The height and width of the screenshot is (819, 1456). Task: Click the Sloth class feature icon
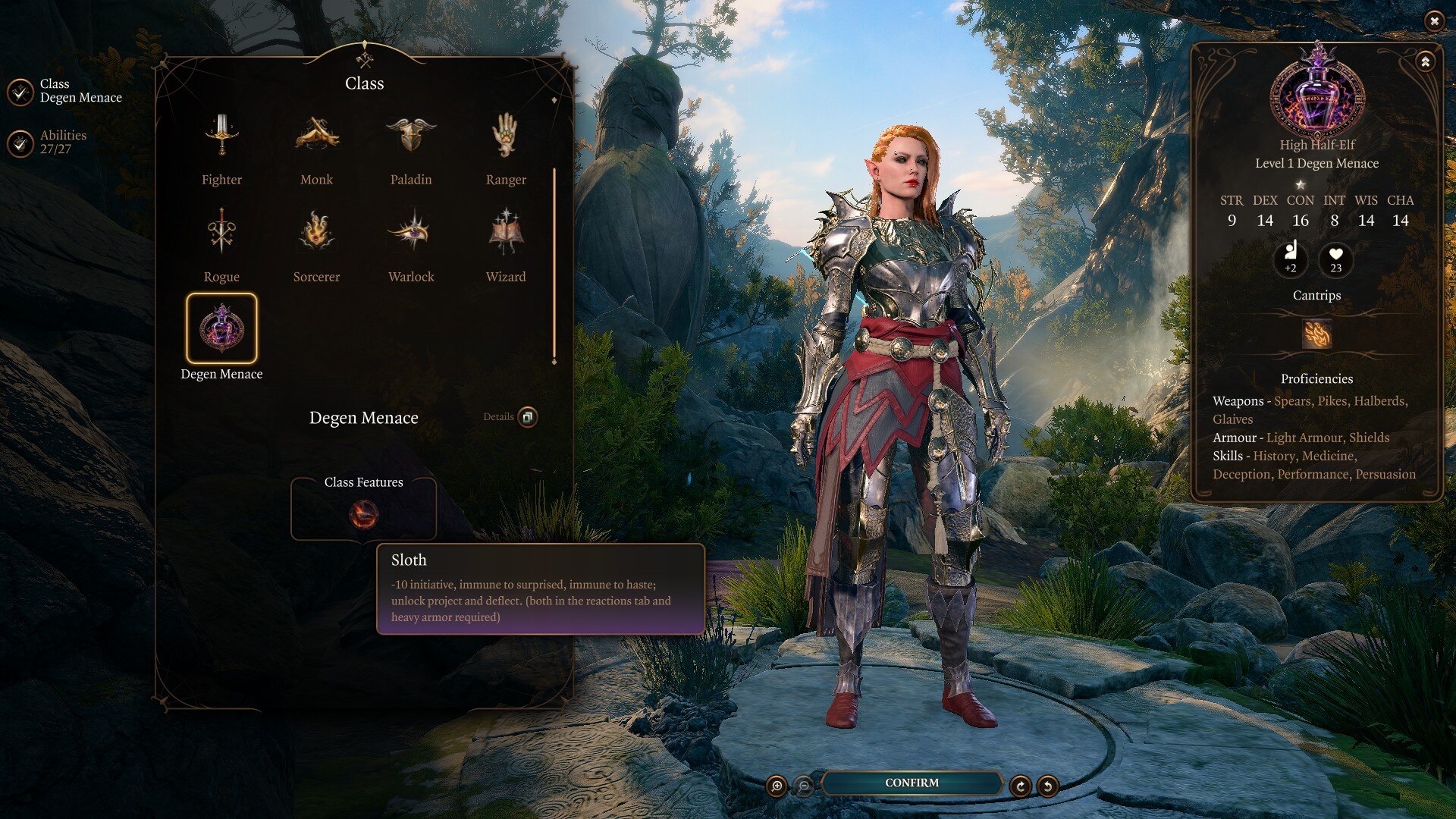tap(363, 516)
